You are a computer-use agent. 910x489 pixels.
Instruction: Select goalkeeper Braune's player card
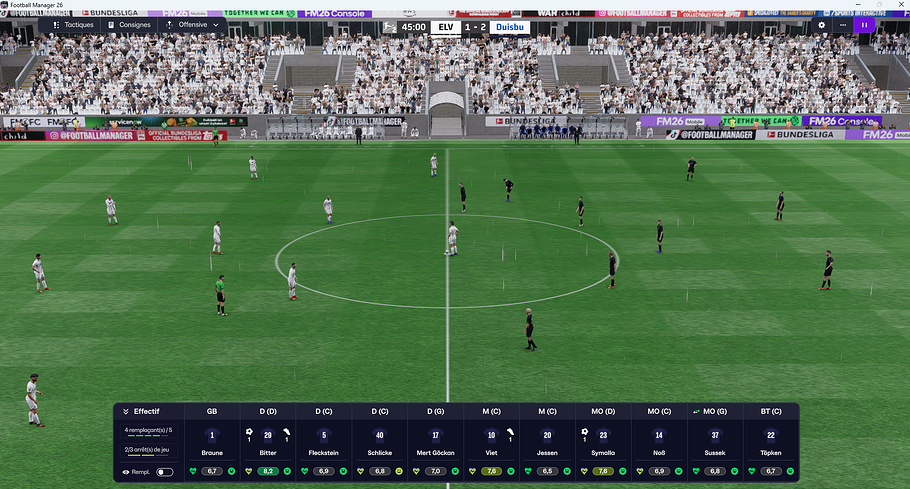[212, 441]
